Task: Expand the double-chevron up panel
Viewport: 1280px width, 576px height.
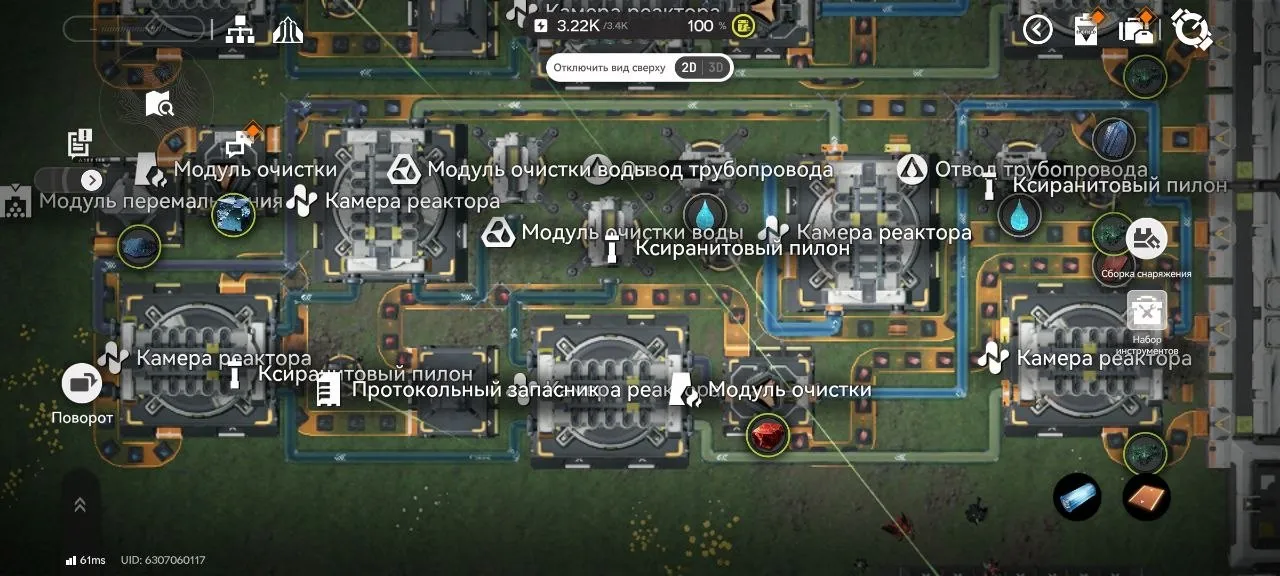Action: pos(80,506)
